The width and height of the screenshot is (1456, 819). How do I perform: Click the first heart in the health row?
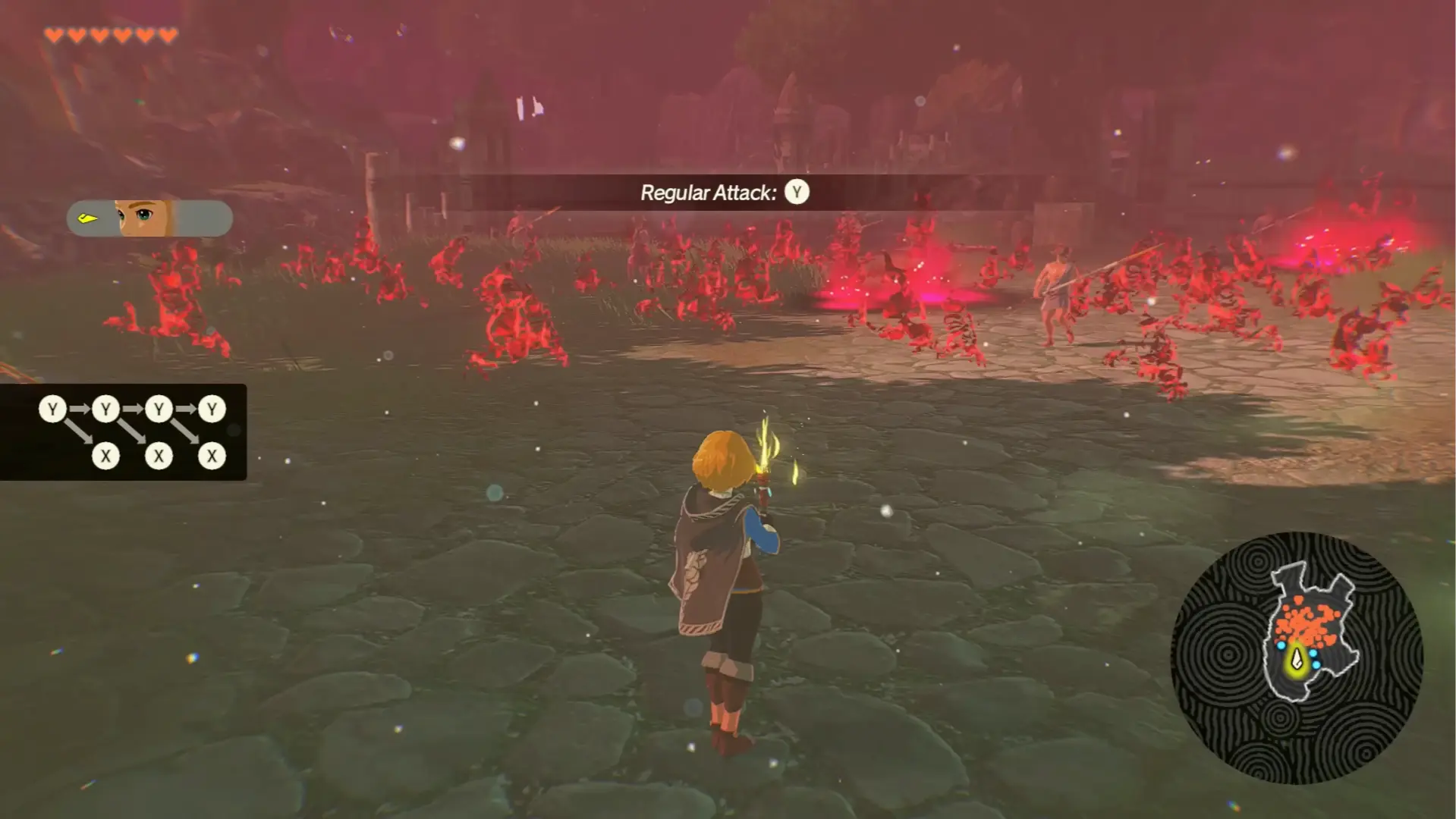[55, 34]
